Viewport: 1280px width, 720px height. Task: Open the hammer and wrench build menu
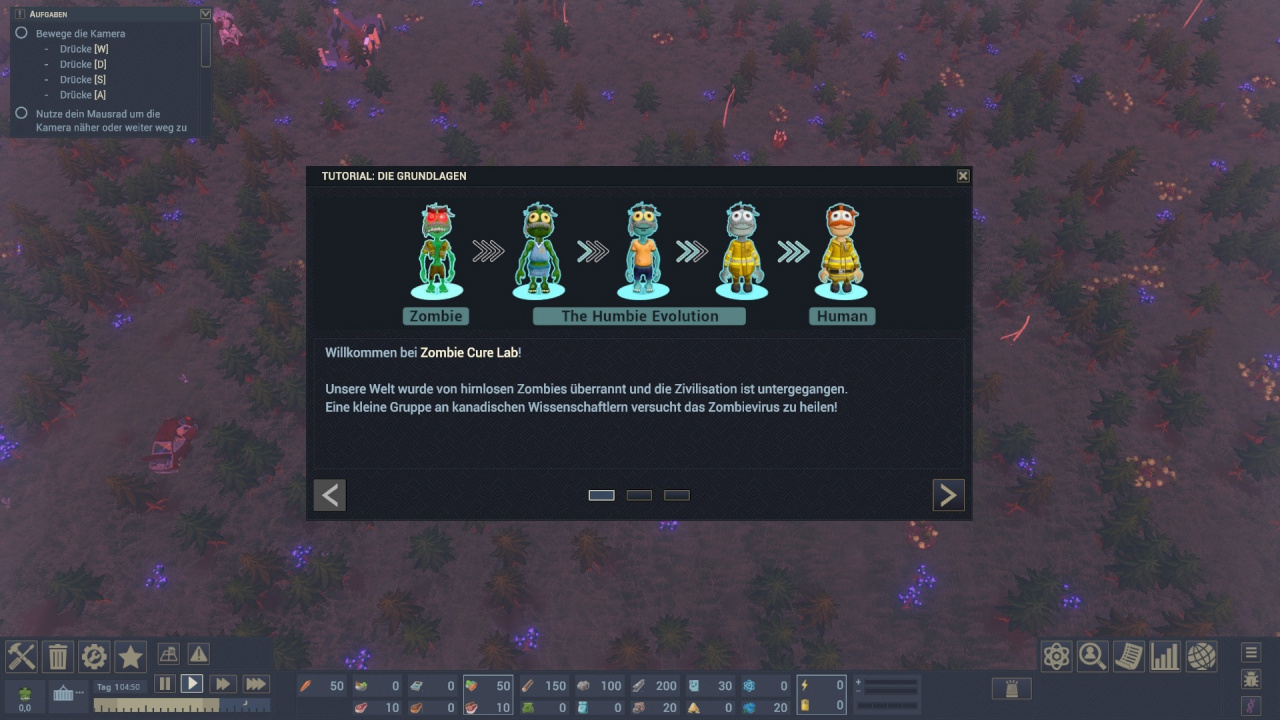(22, 656)
